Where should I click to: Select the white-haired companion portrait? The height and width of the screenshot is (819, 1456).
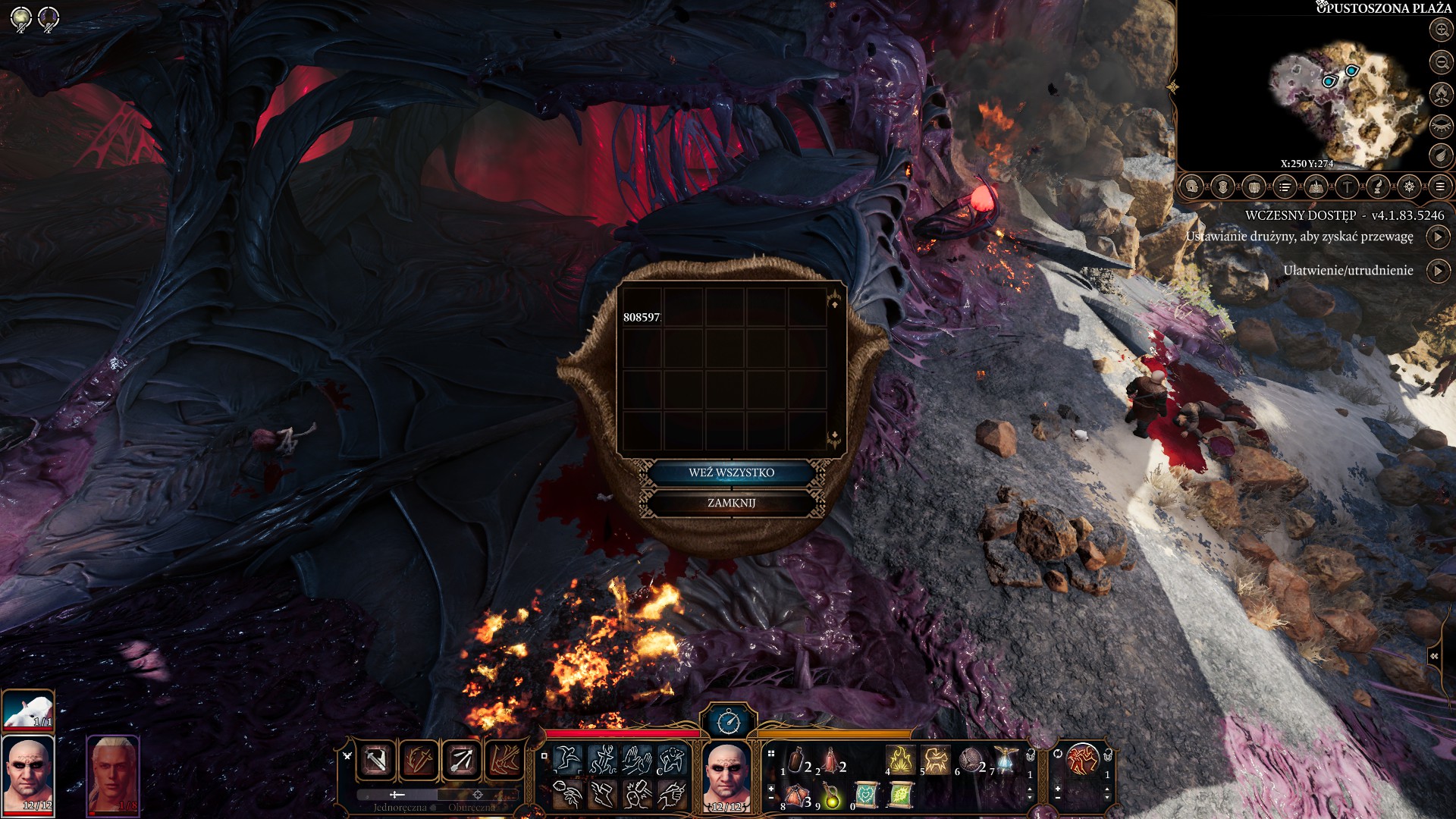[113, 775]
